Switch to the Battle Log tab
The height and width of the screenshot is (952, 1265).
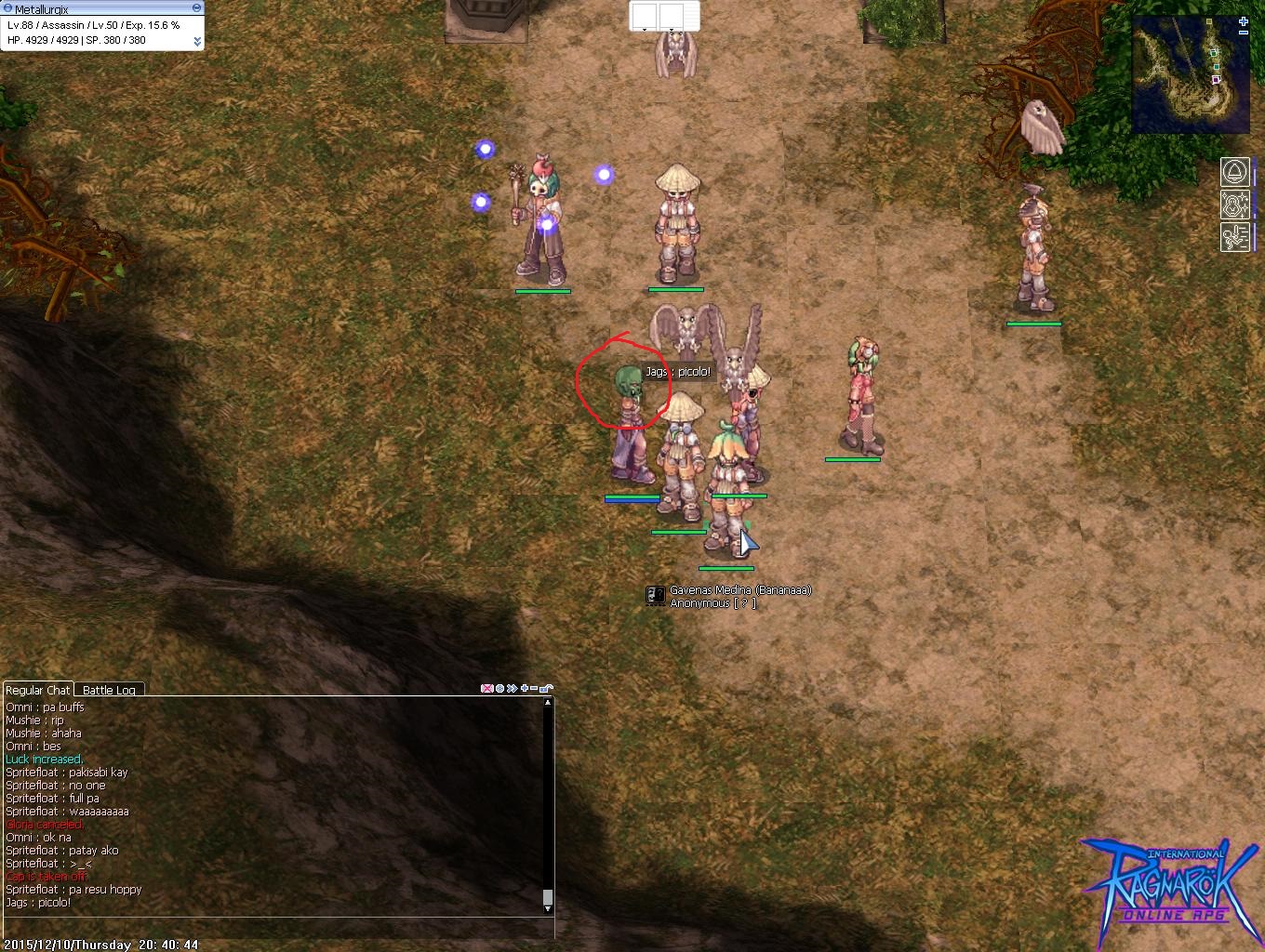click(x=109, y=690)
